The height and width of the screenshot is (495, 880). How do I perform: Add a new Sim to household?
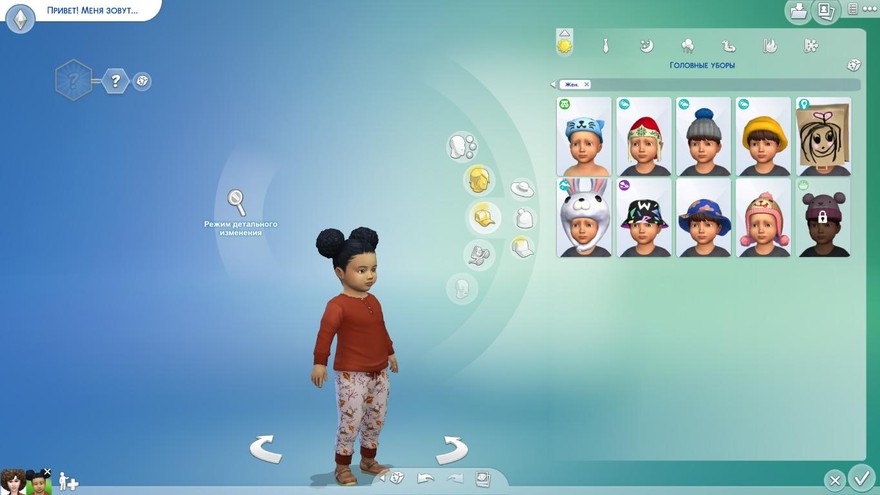68,482
